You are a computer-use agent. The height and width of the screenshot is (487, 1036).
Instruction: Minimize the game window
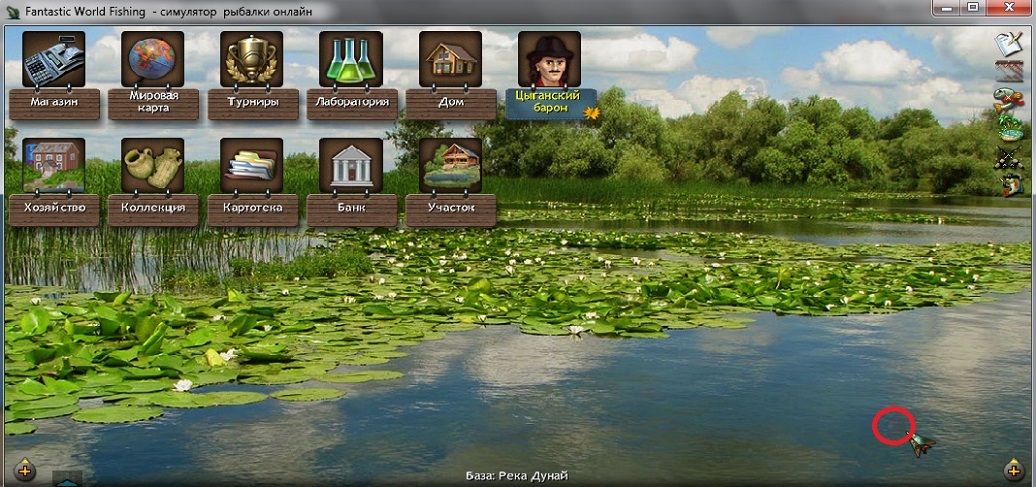(x=945, y=8)
